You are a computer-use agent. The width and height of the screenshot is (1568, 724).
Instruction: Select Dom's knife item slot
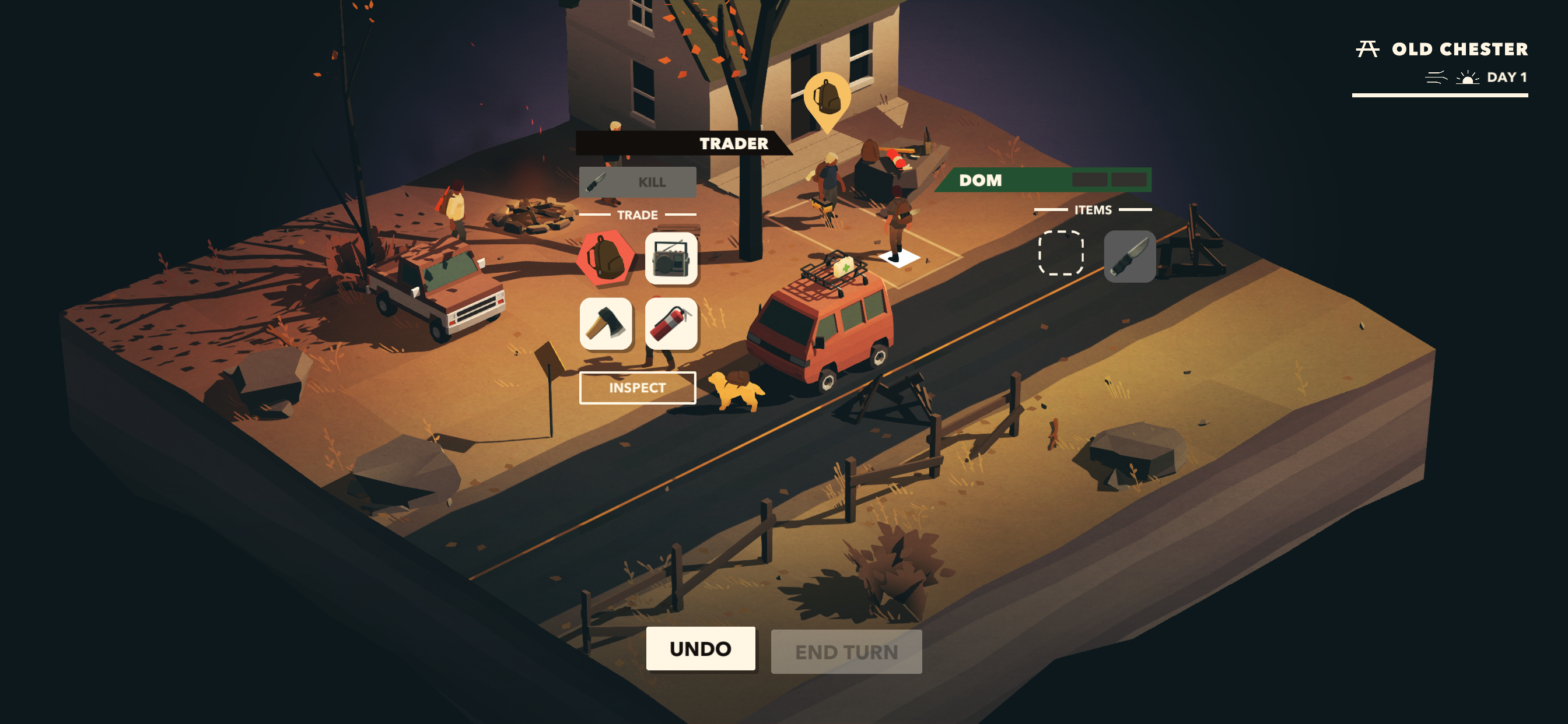point(1129,256)
